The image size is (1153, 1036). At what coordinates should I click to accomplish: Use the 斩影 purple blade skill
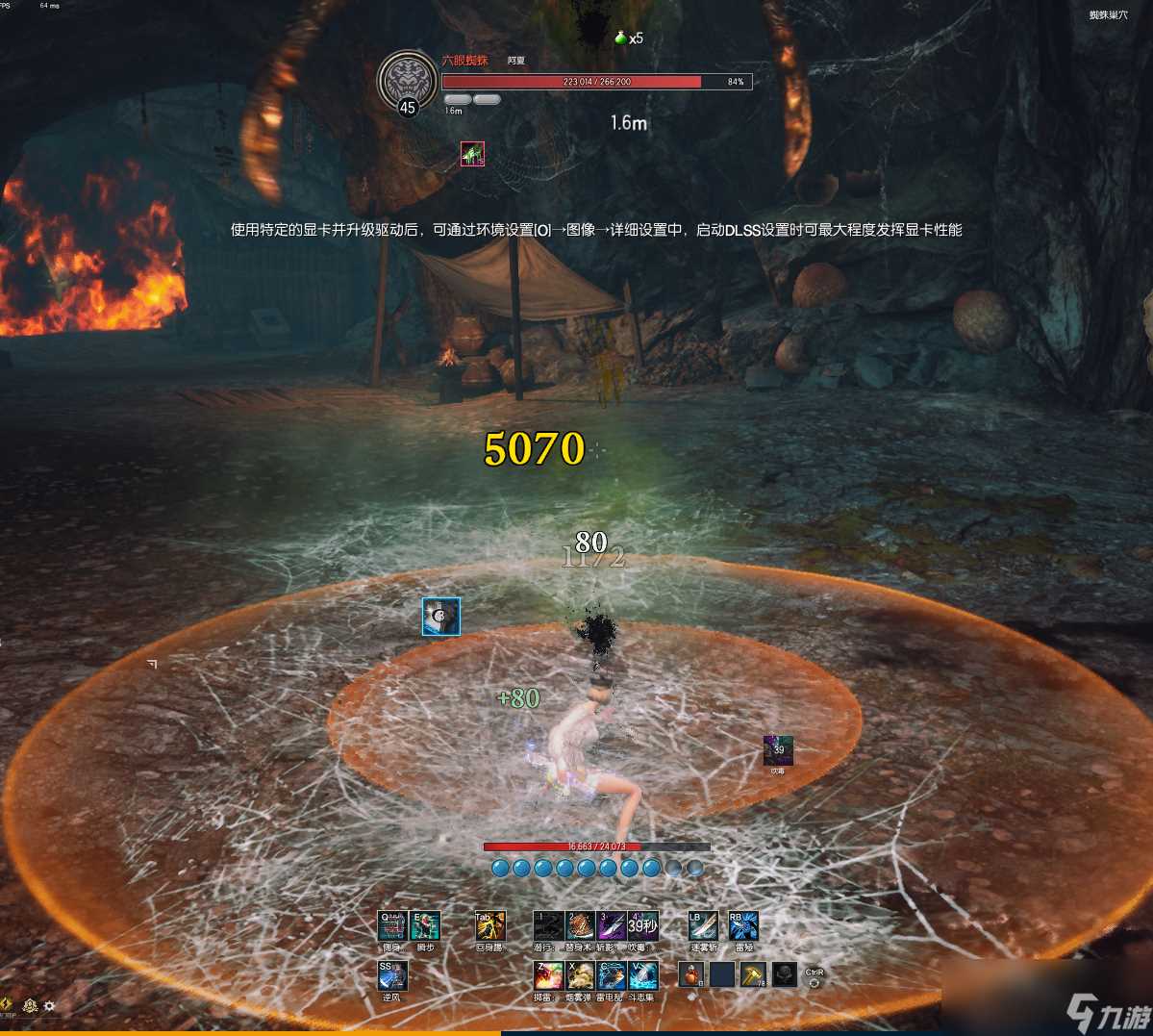tap(612, 926)
